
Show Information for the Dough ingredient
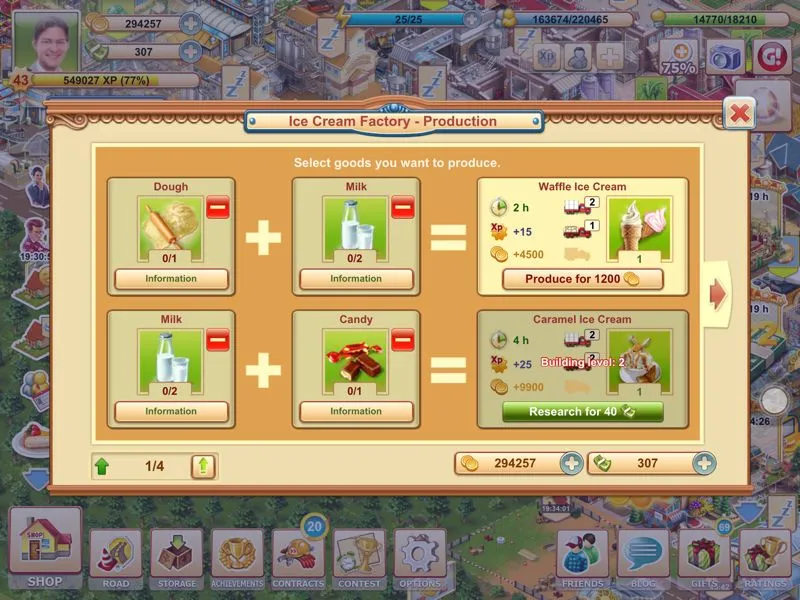(x=171, y=279)
